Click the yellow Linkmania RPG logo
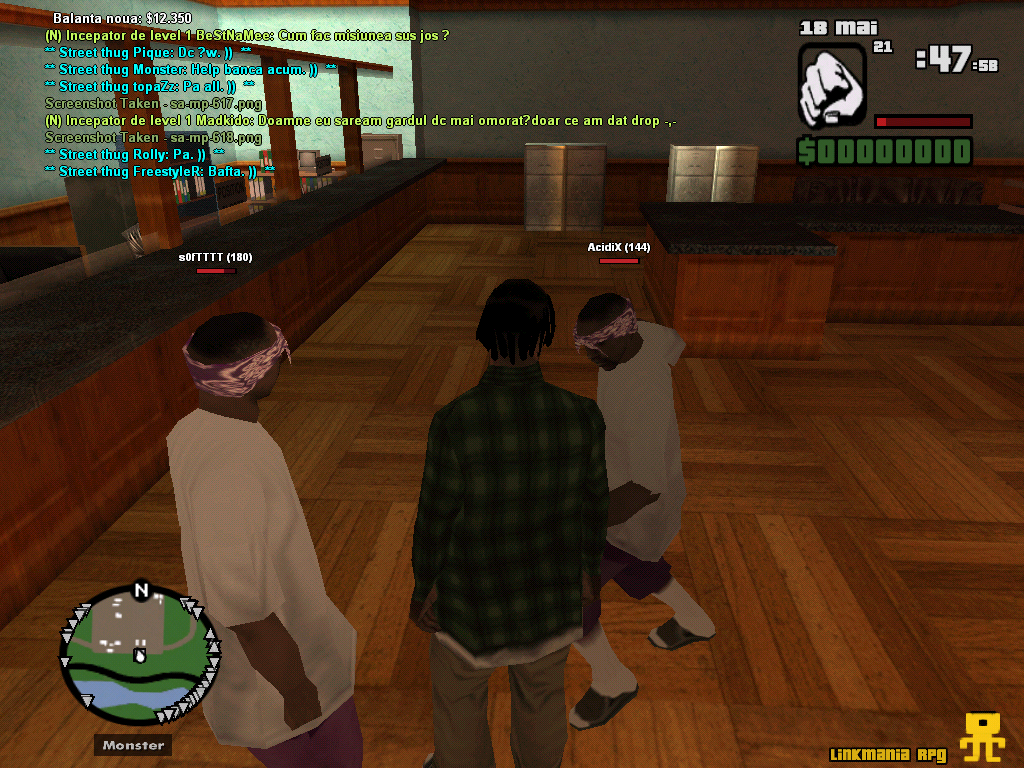1024x768 pixels. tap(983, 739)
